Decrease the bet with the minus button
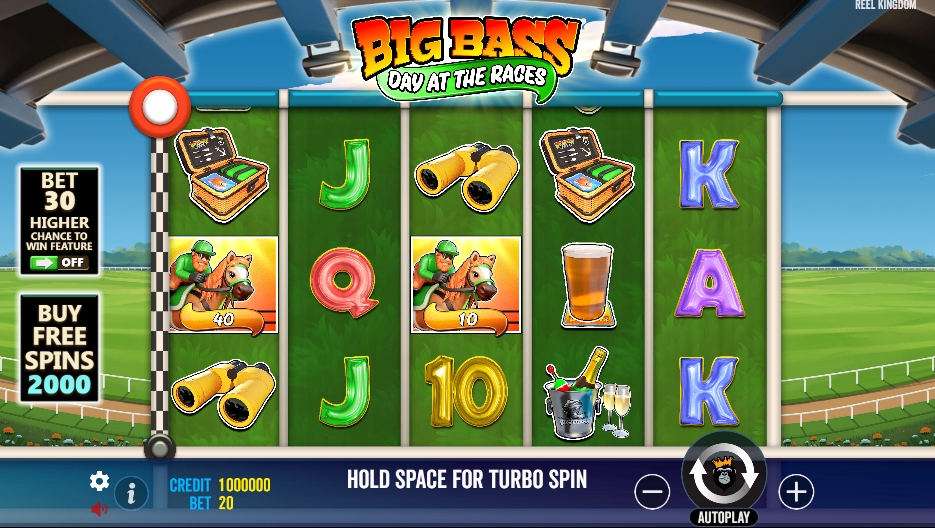The image size is (935, 528). pyautogui.click(x=652, y=491)
